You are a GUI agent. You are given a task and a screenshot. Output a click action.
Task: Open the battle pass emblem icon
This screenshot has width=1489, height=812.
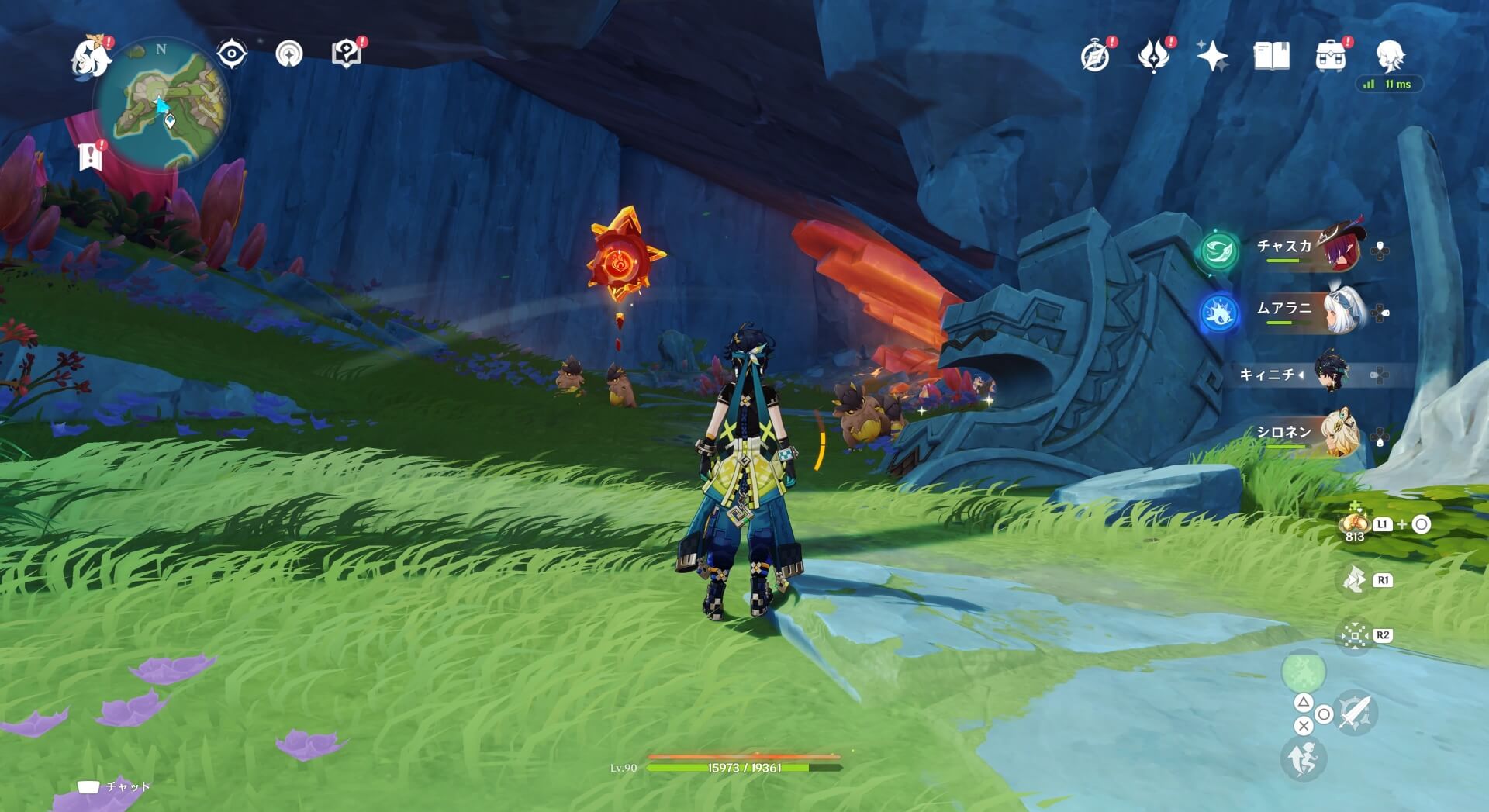pos(1153,56)
